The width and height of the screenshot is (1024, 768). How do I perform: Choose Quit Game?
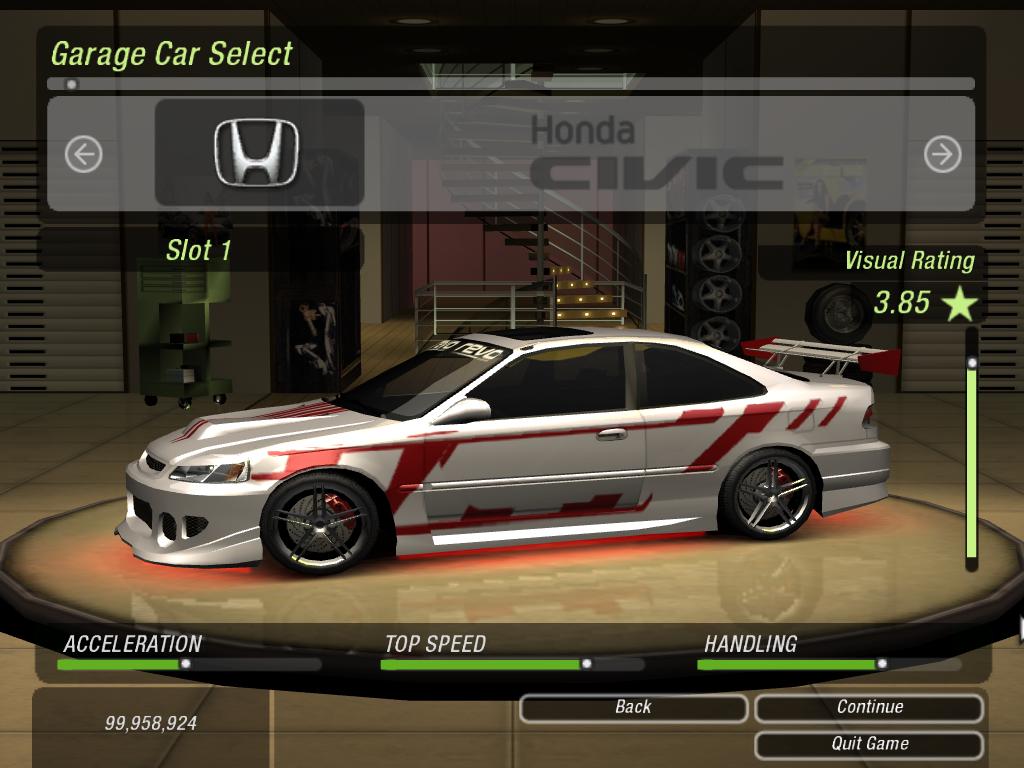tap(869, 744)
